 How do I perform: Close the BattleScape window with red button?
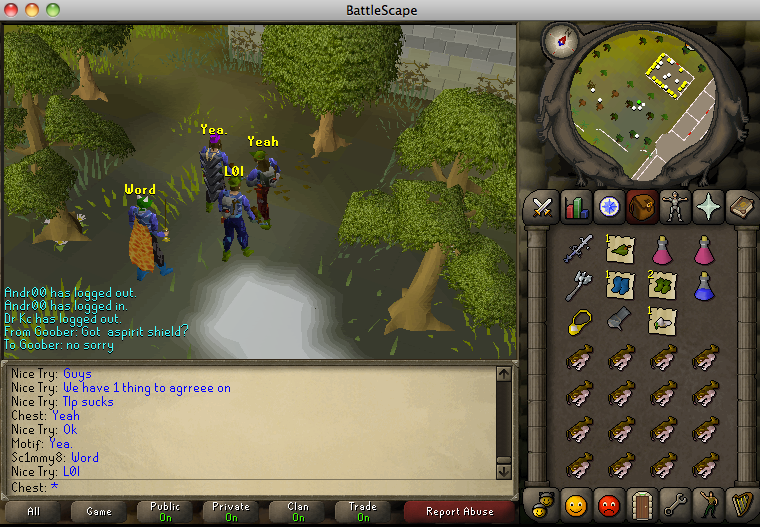pos(12,10)
